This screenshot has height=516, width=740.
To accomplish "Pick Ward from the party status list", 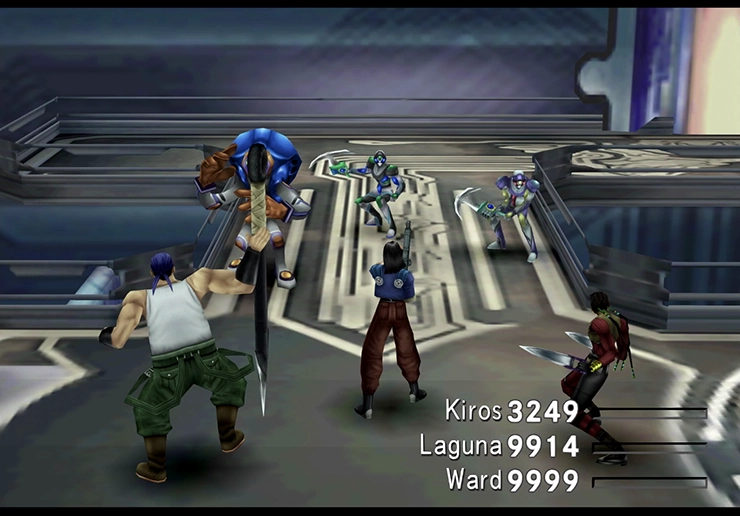I will pyautogui.click(x=474, y=480).
